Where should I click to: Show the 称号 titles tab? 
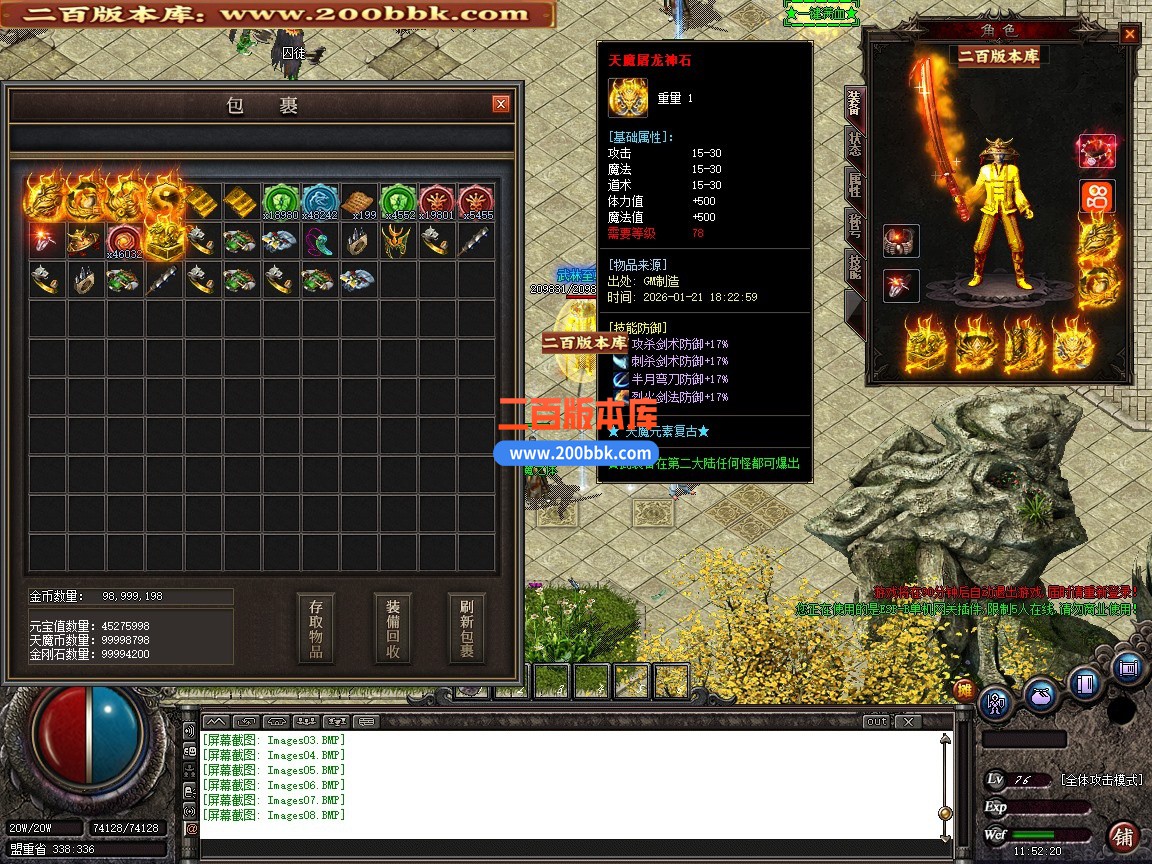854,226
